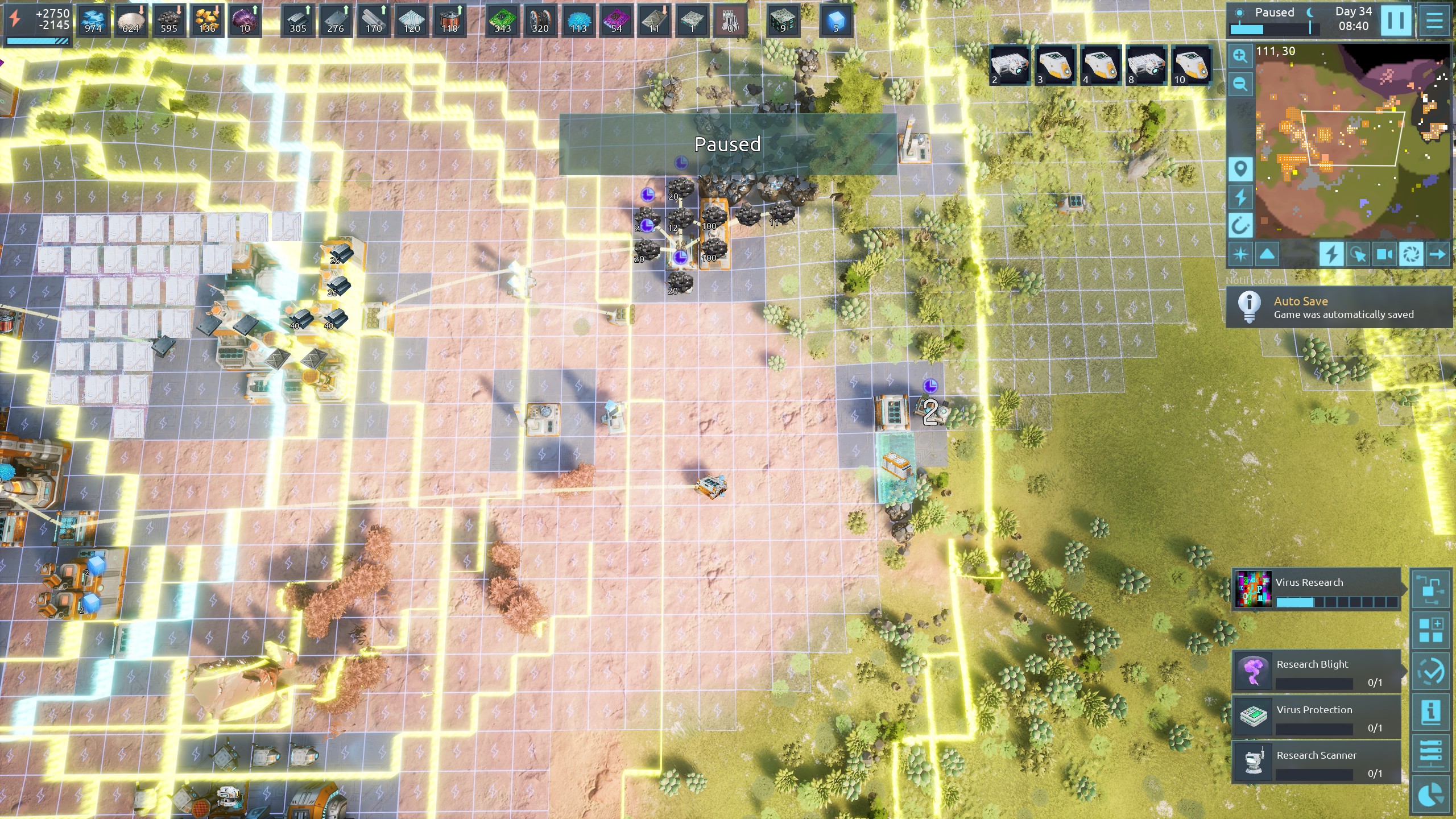
Task: Open the hamburger main menu
Action: pyautogui.click(x=1434, y=20)
